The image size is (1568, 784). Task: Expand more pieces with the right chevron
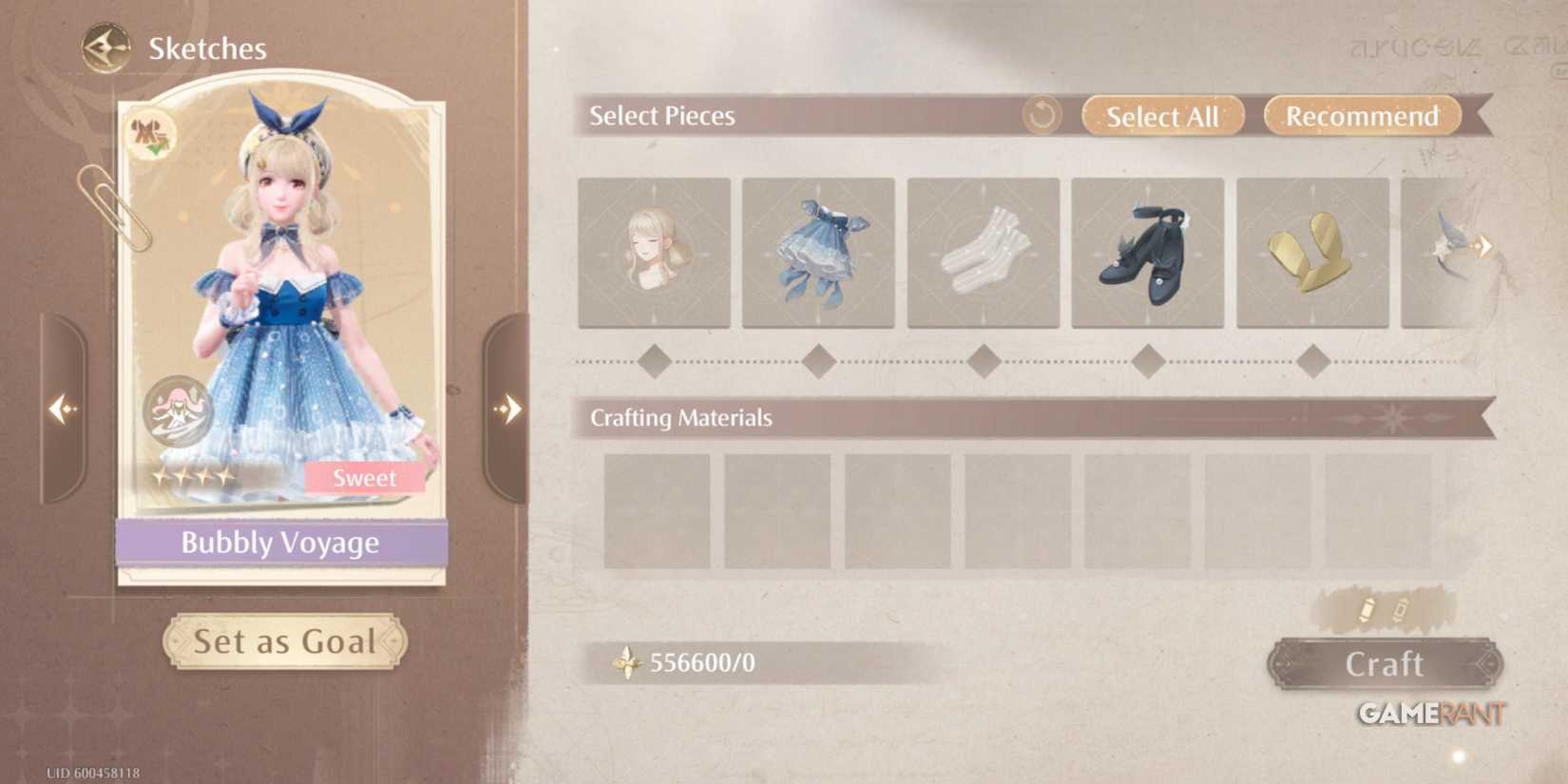[x=1484, y=245]
